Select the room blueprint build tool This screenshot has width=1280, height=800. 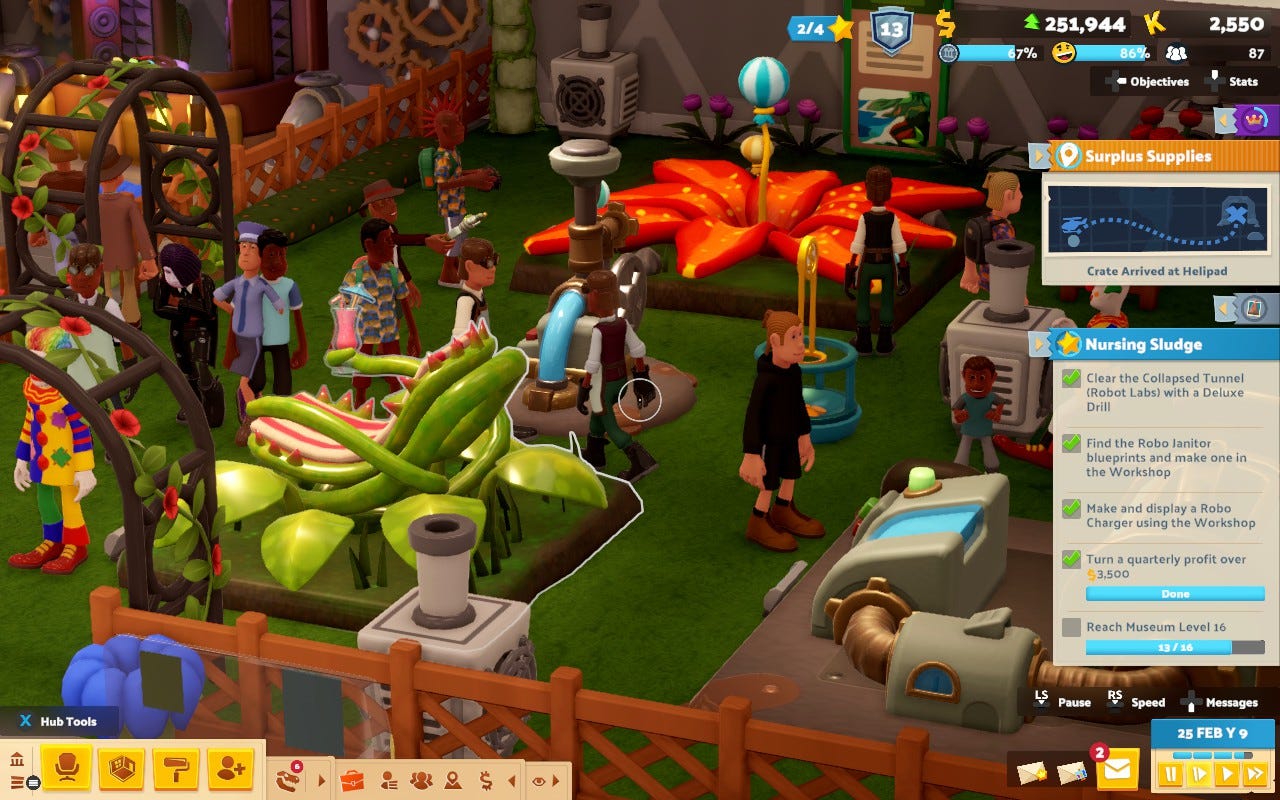pyautogui.click(x=121, y=768)
